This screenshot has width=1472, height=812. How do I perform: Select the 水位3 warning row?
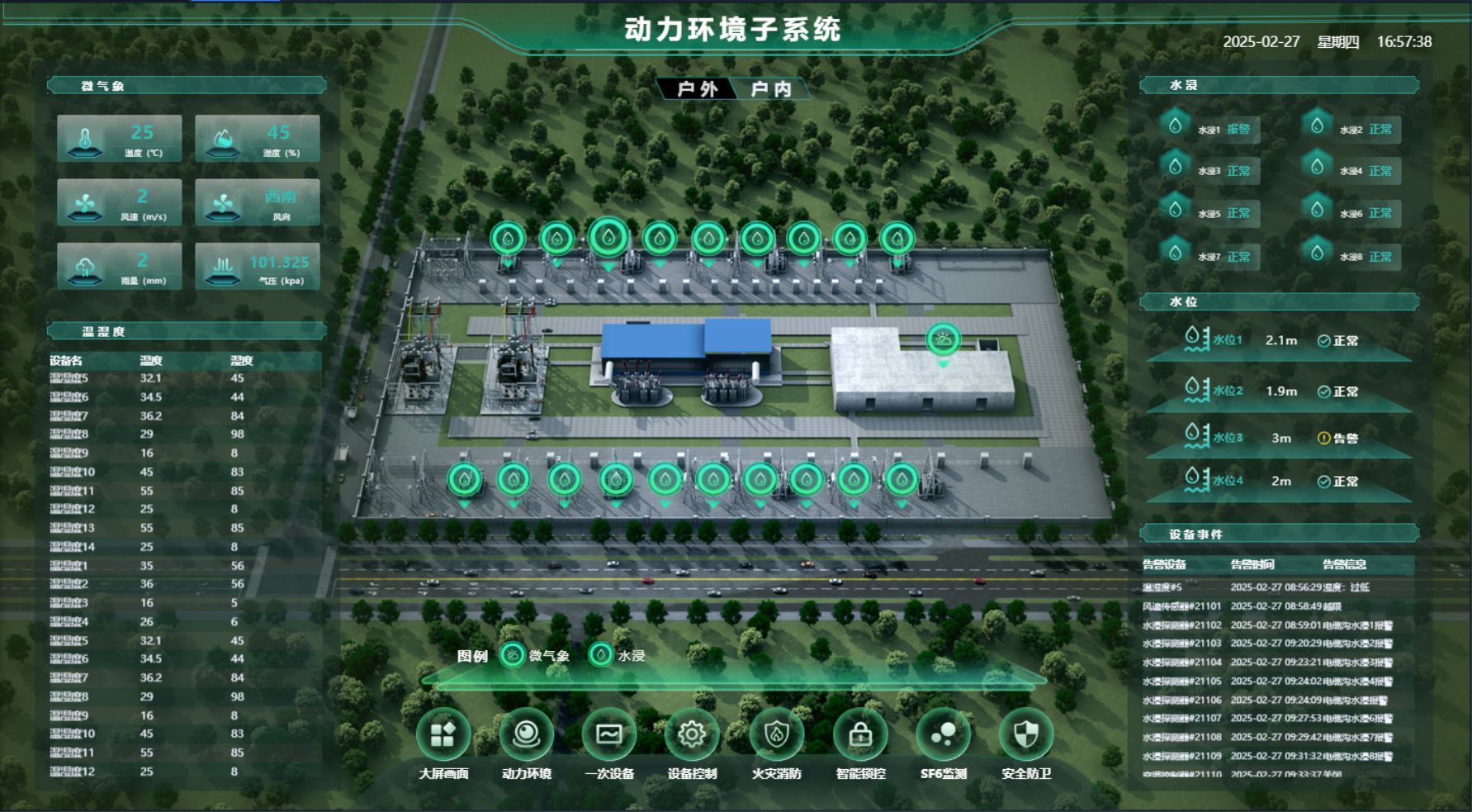click(1278, 438)
